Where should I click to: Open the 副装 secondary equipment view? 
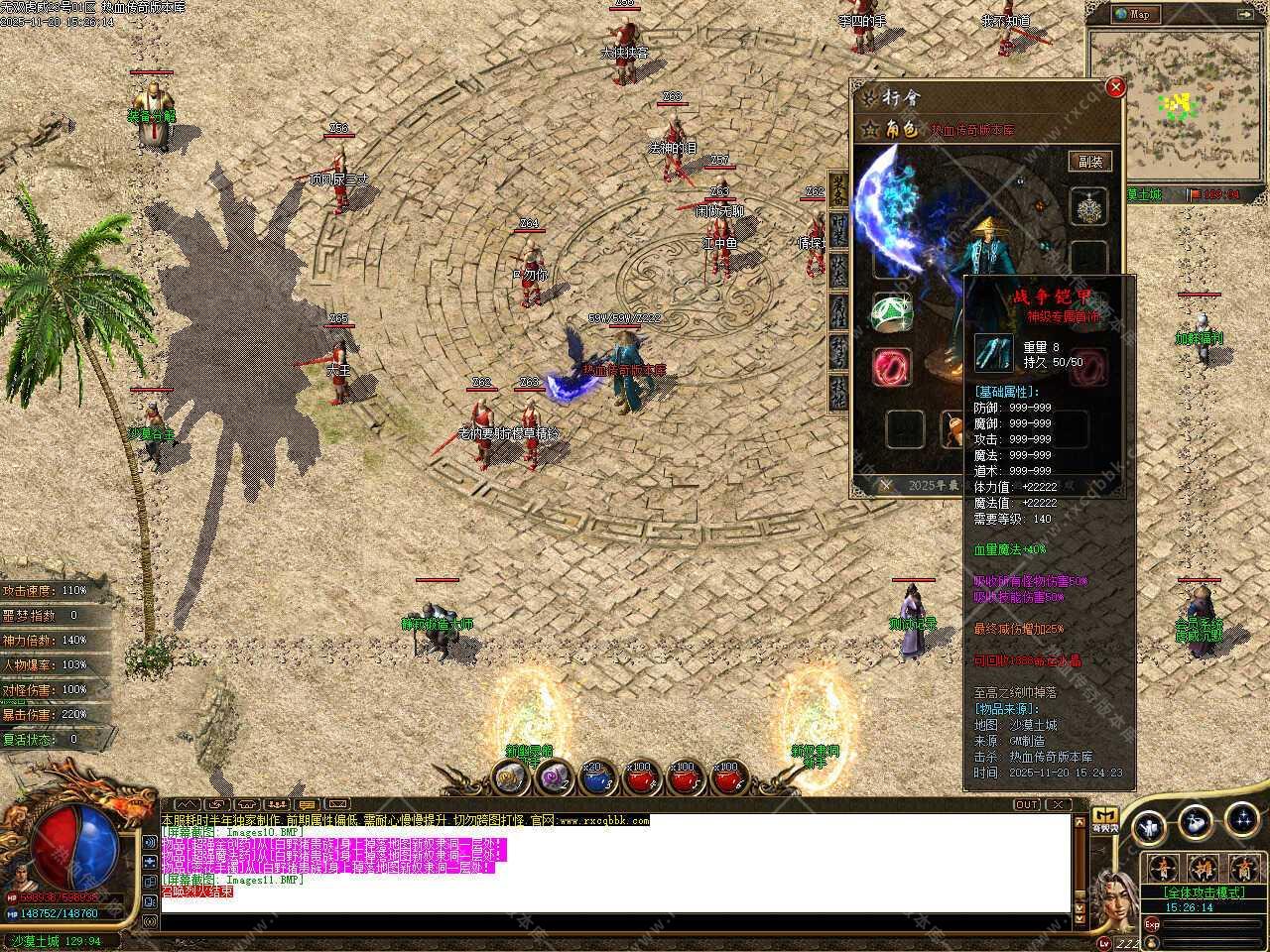(1089, 162)
